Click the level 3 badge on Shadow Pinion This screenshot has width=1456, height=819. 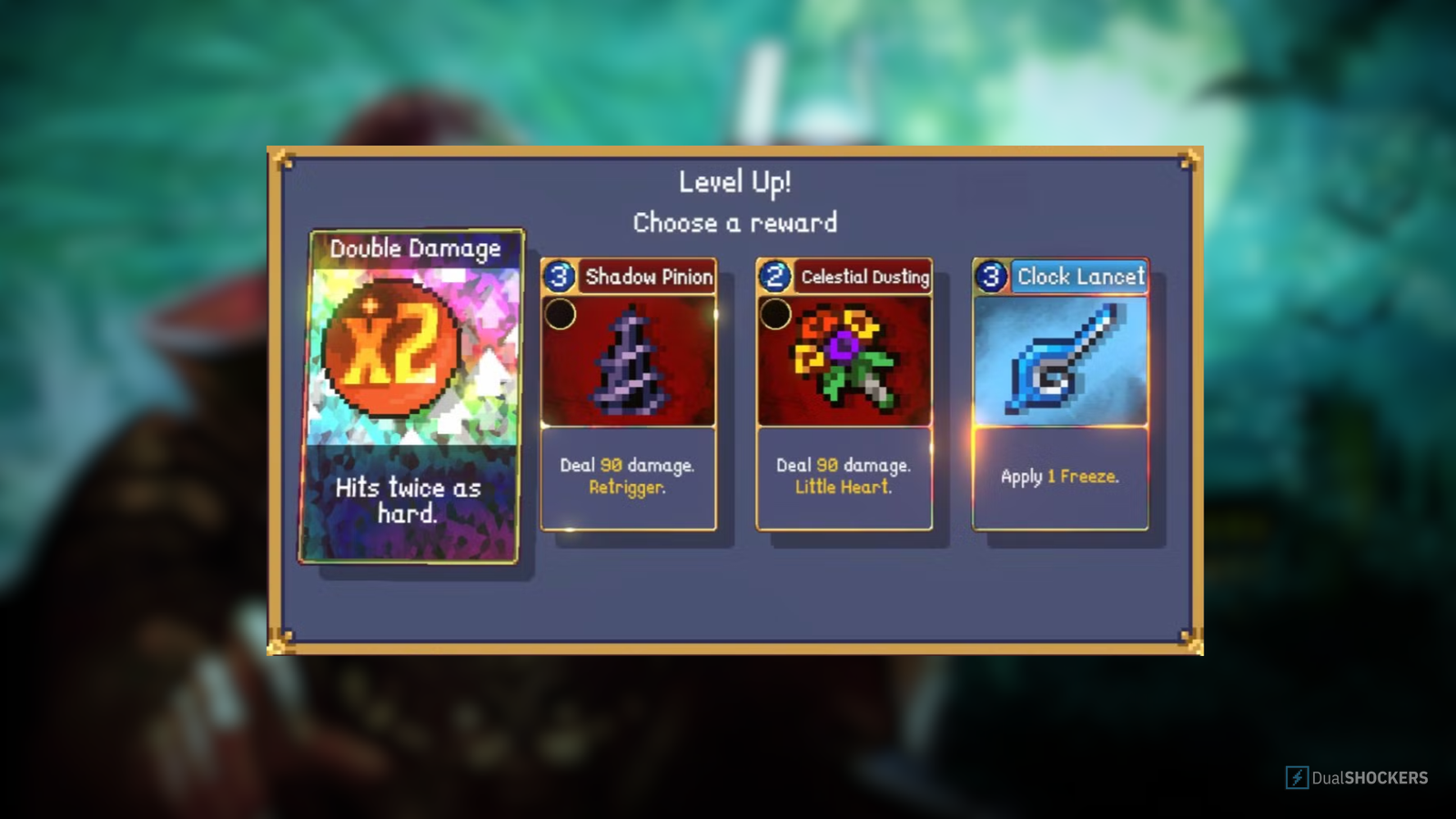click(558, 278)
